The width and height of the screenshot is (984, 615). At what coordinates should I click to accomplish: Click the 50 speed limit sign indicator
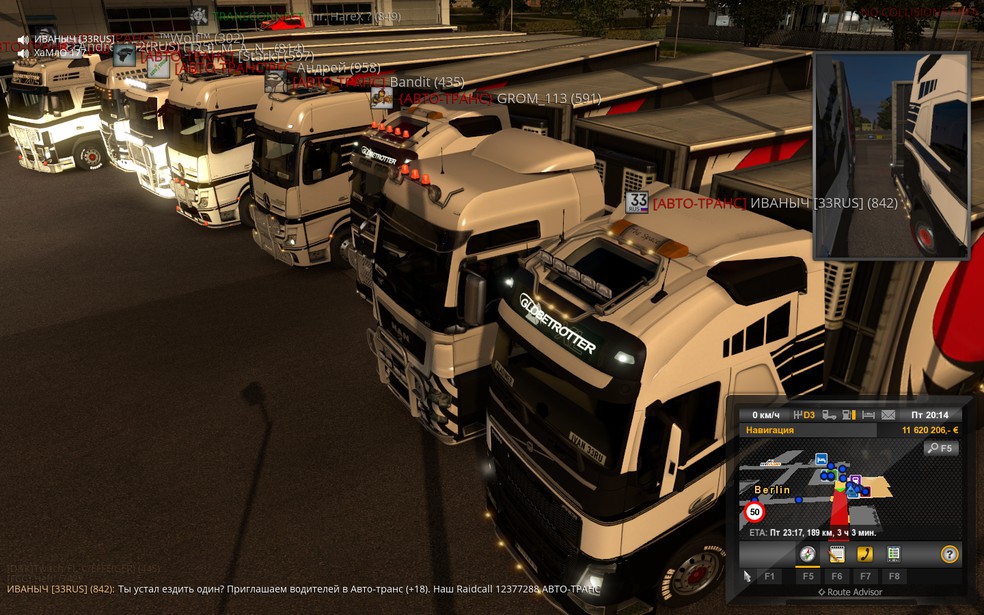tap(755, 512)
